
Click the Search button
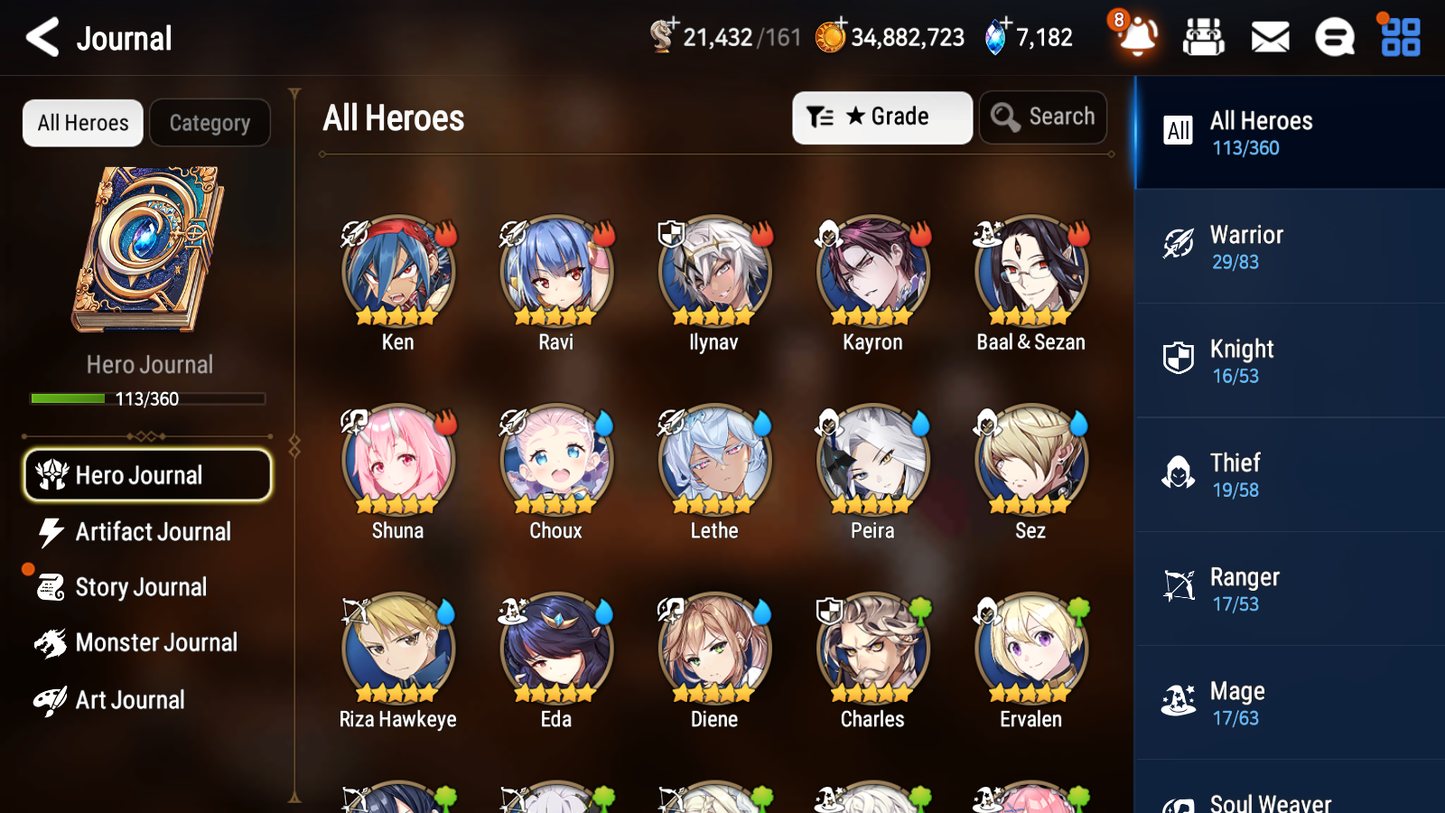point(1043,117)
